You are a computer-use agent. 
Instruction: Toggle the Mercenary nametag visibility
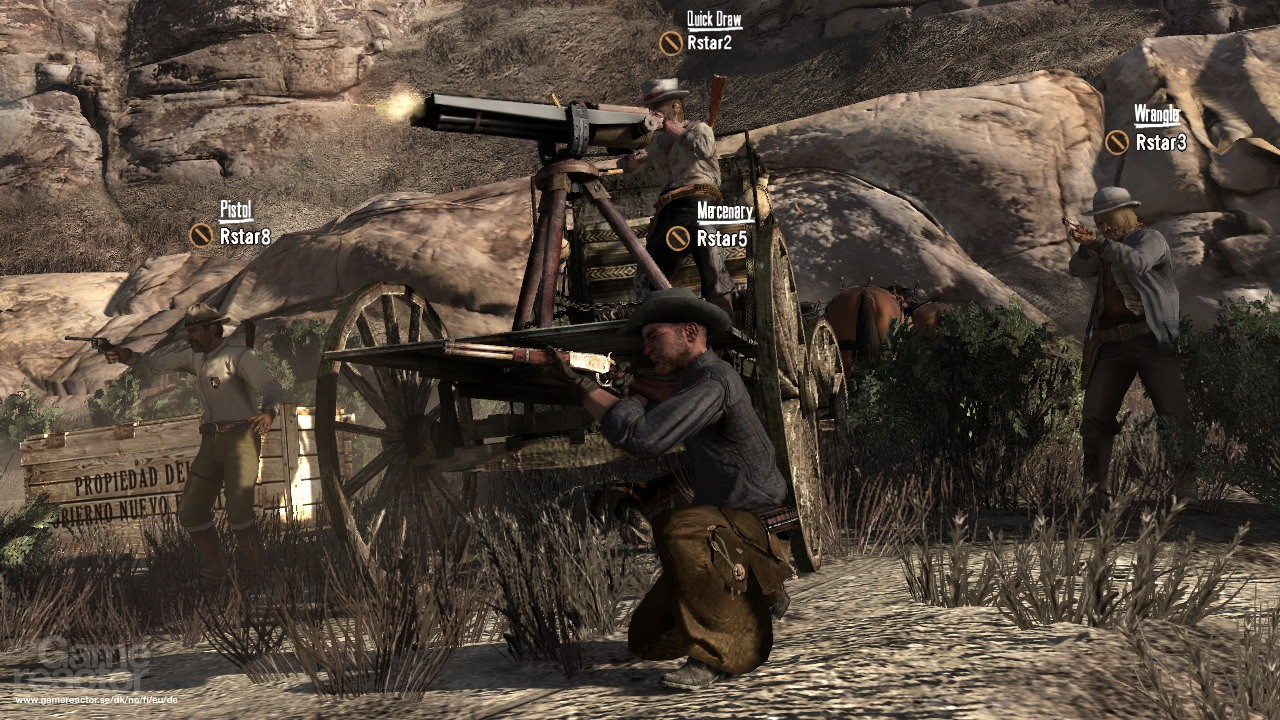[x=725, y=212]
